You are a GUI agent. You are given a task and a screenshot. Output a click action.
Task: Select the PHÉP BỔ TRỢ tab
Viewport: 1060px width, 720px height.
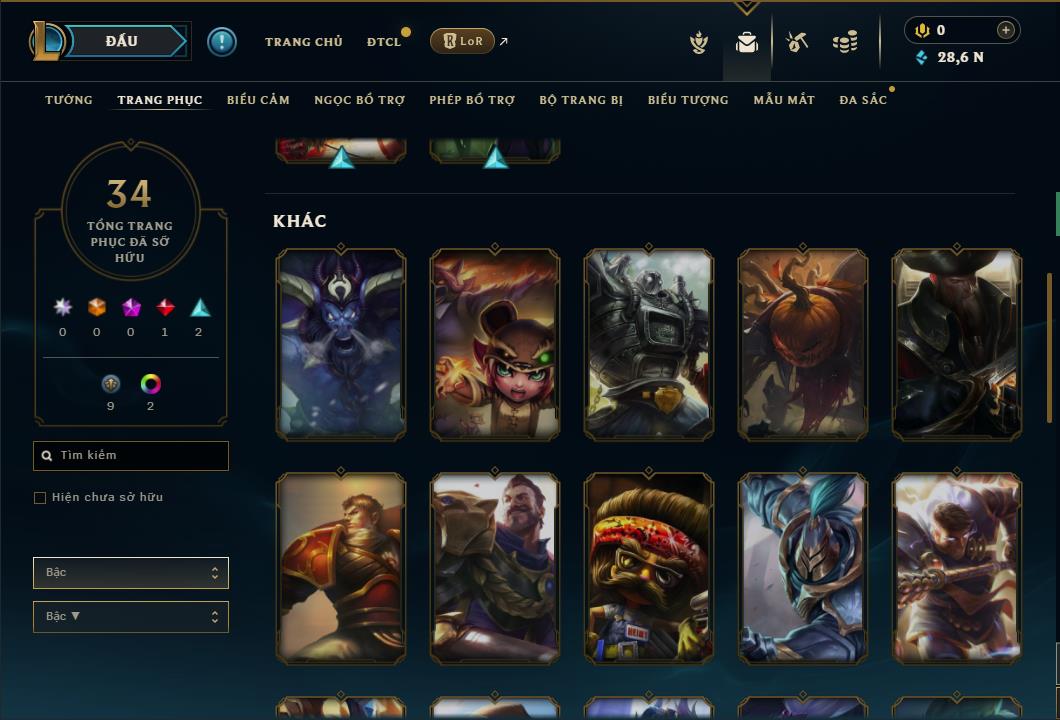coord(472,100)
